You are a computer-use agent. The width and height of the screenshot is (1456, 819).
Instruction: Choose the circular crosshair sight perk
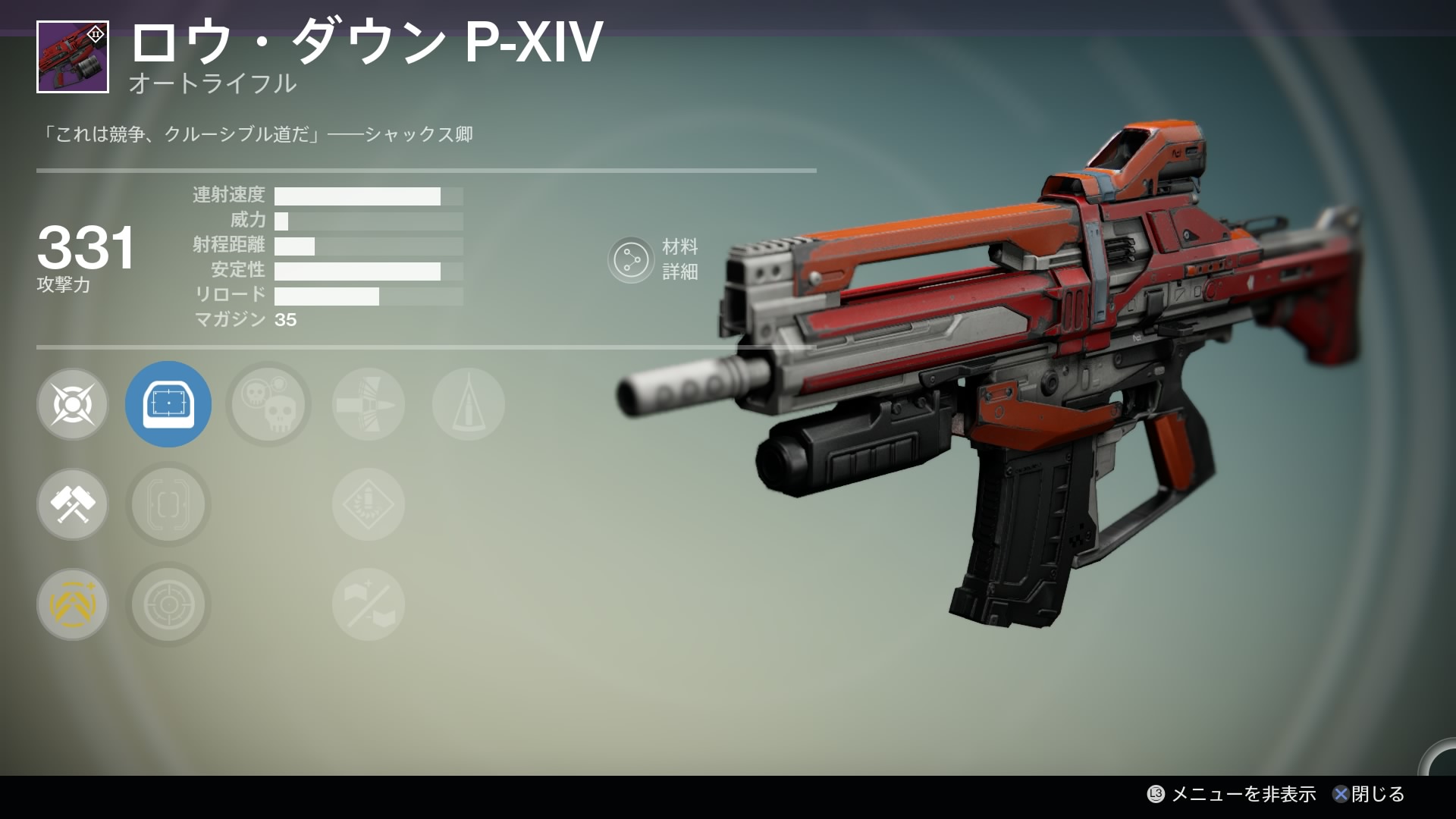coord(168,604)
